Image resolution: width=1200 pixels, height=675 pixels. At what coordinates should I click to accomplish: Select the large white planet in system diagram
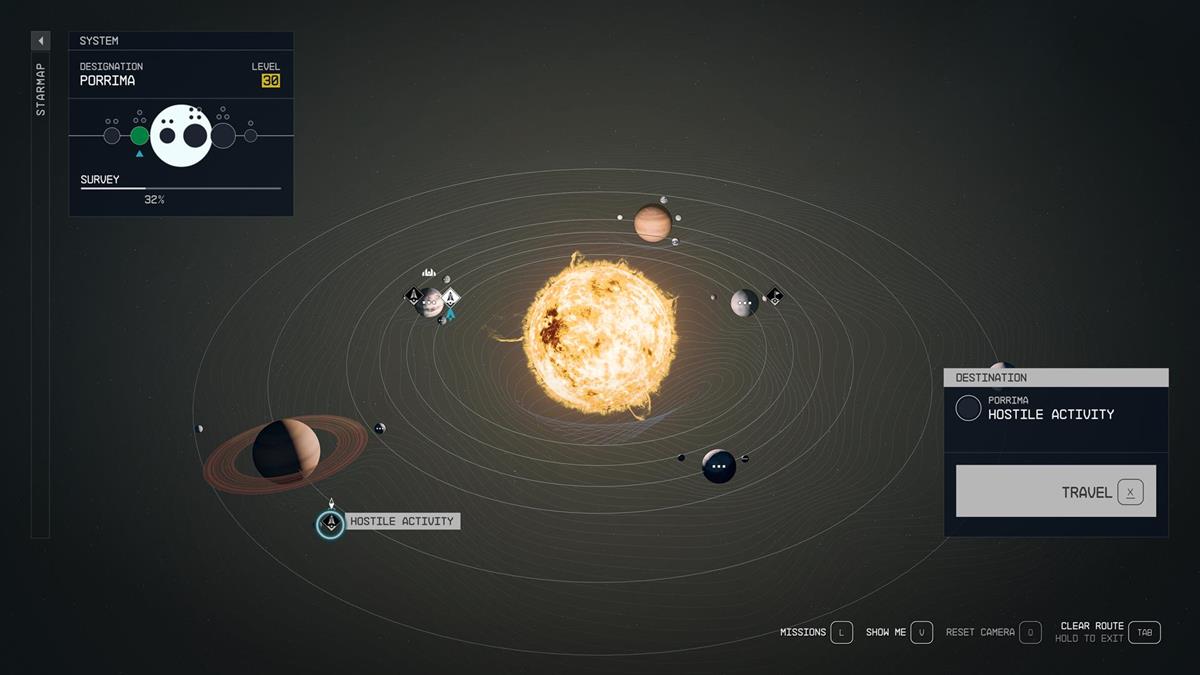coord(181,135)
